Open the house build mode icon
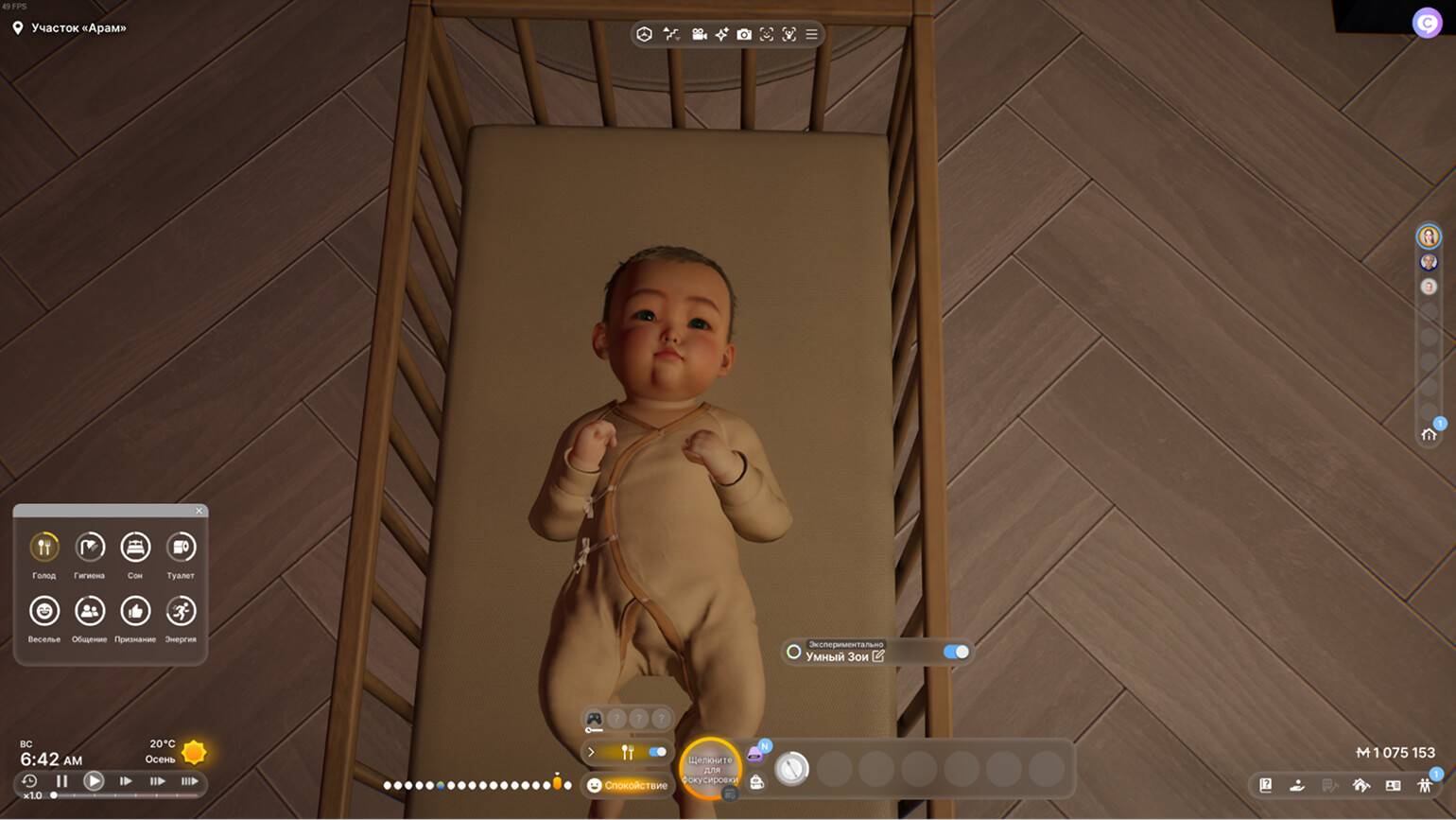The width and height of the screenshot is (1456, 820). 1361,785
